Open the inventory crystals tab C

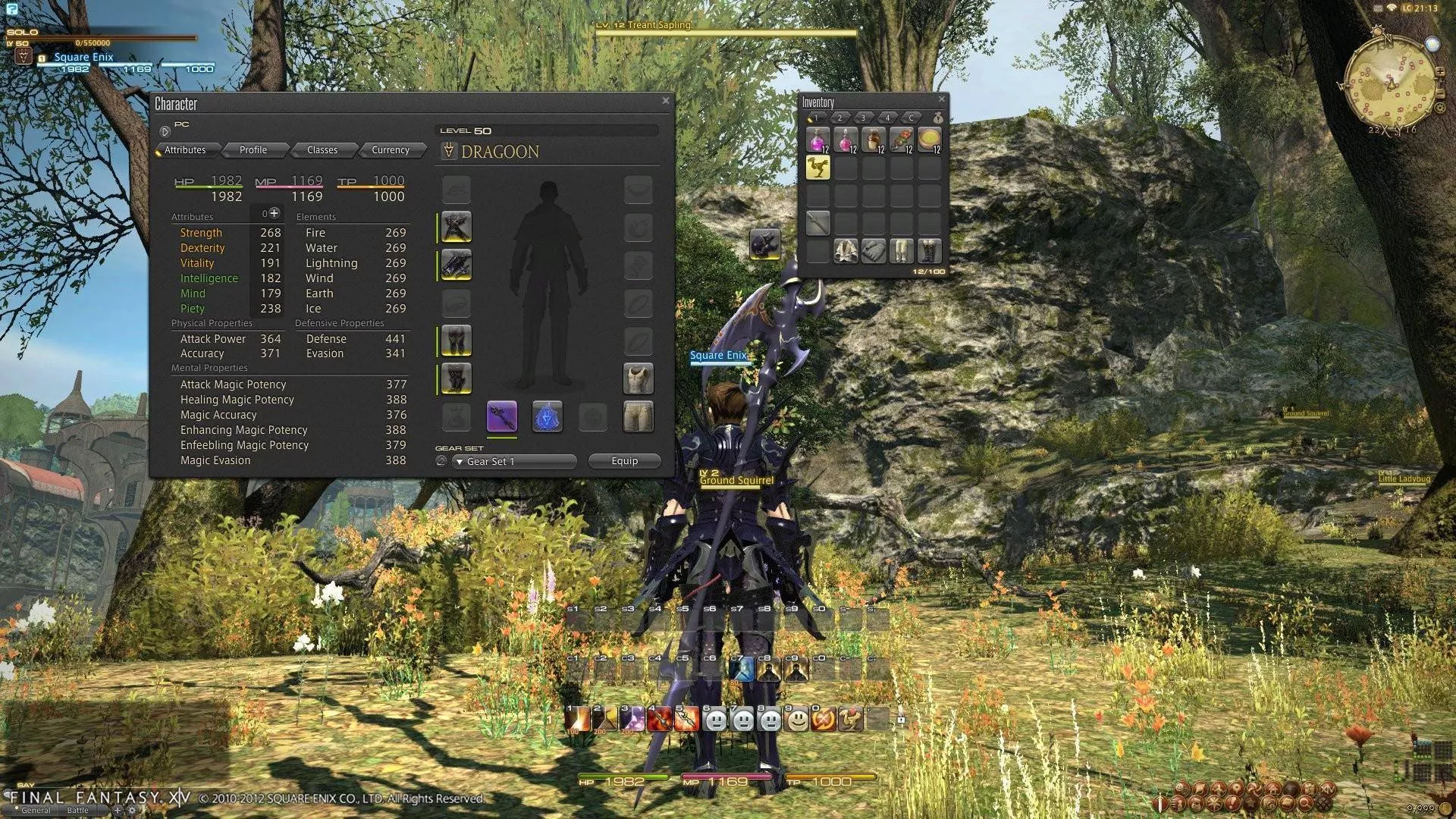pyautogui.click(x=912, y=118)
